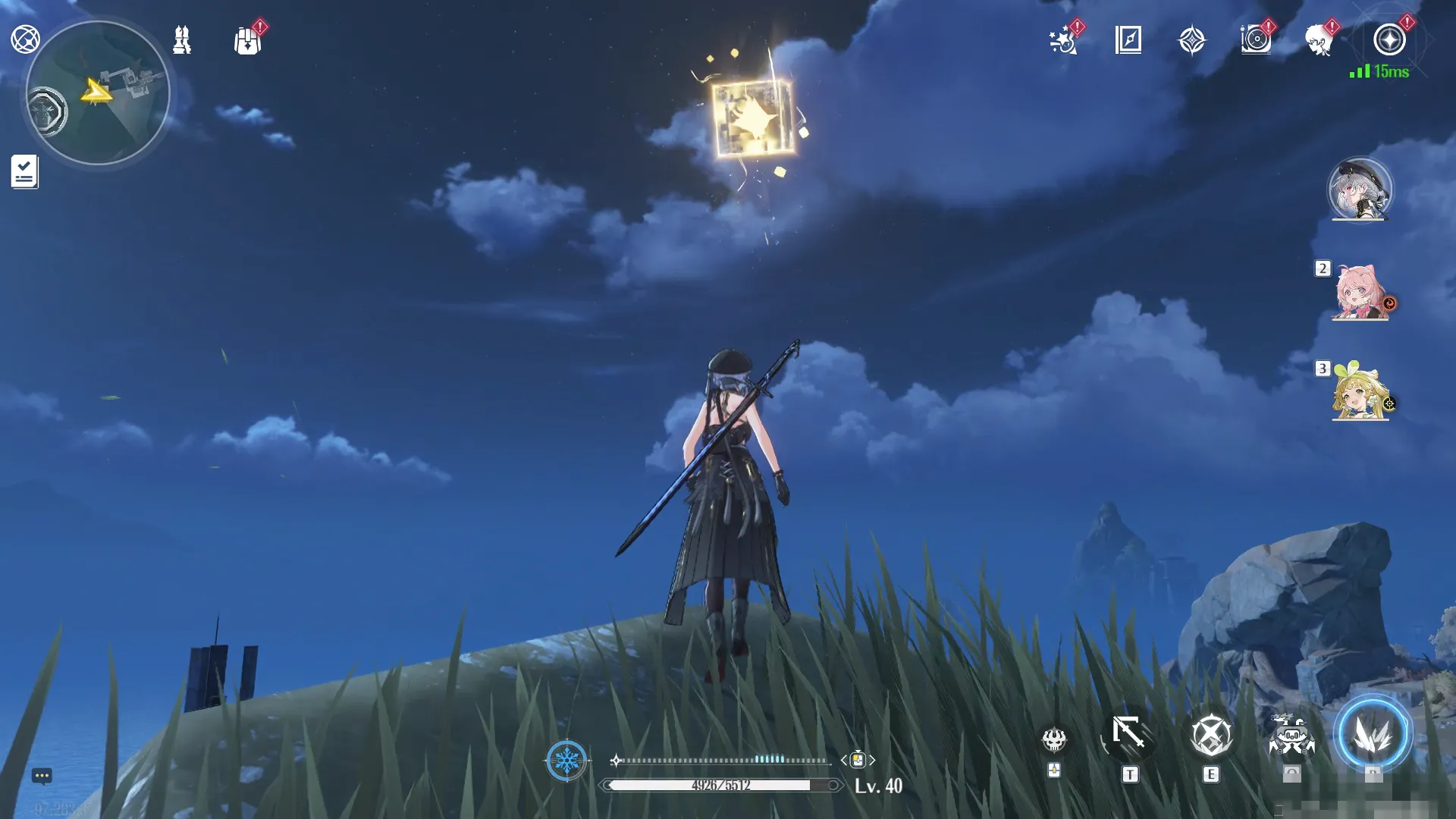Select the silver-haired active character portrait

[x=1360, y=190]
